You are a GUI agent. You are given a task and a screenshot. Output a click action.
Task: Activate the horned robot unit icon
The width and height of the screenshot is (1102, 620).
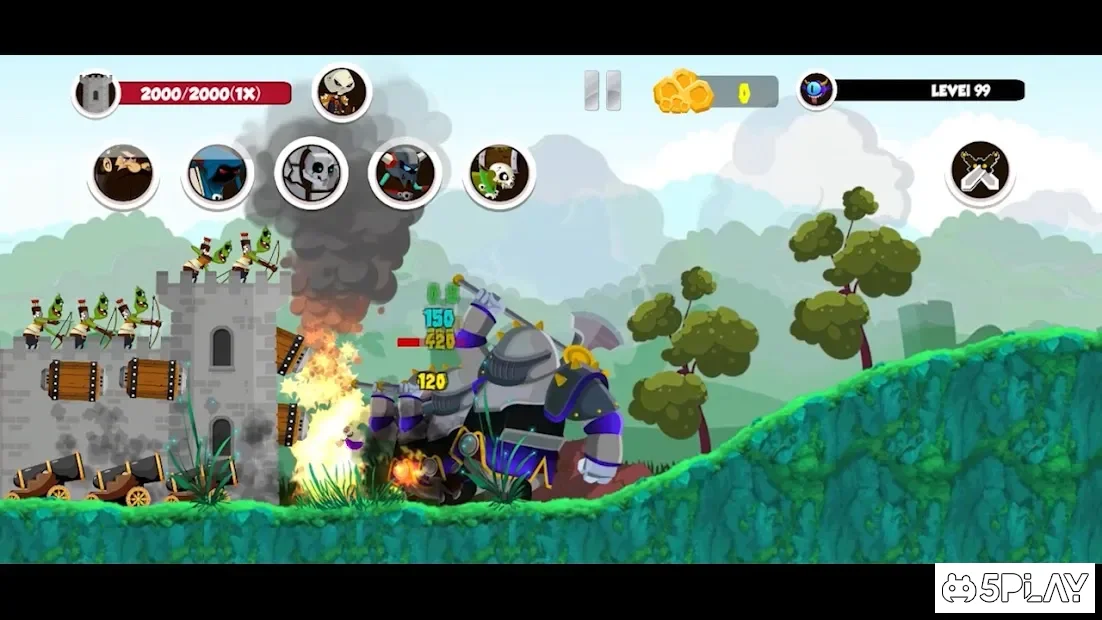tap(405, 173)
